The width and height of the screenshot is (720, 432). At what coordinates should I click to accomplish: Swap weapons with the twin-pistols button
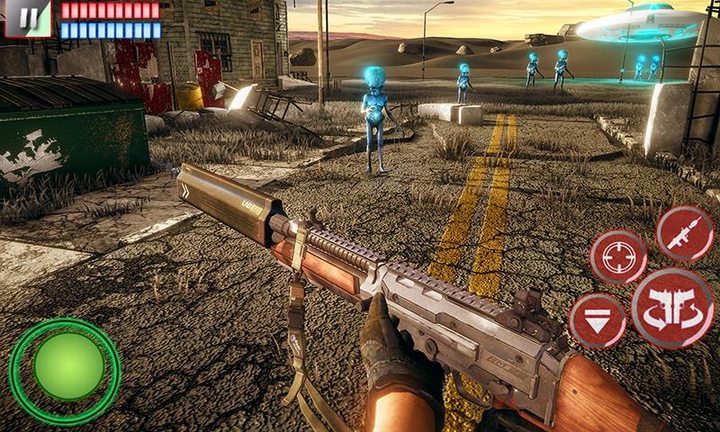pyautogui.click(x=671, y=308)
